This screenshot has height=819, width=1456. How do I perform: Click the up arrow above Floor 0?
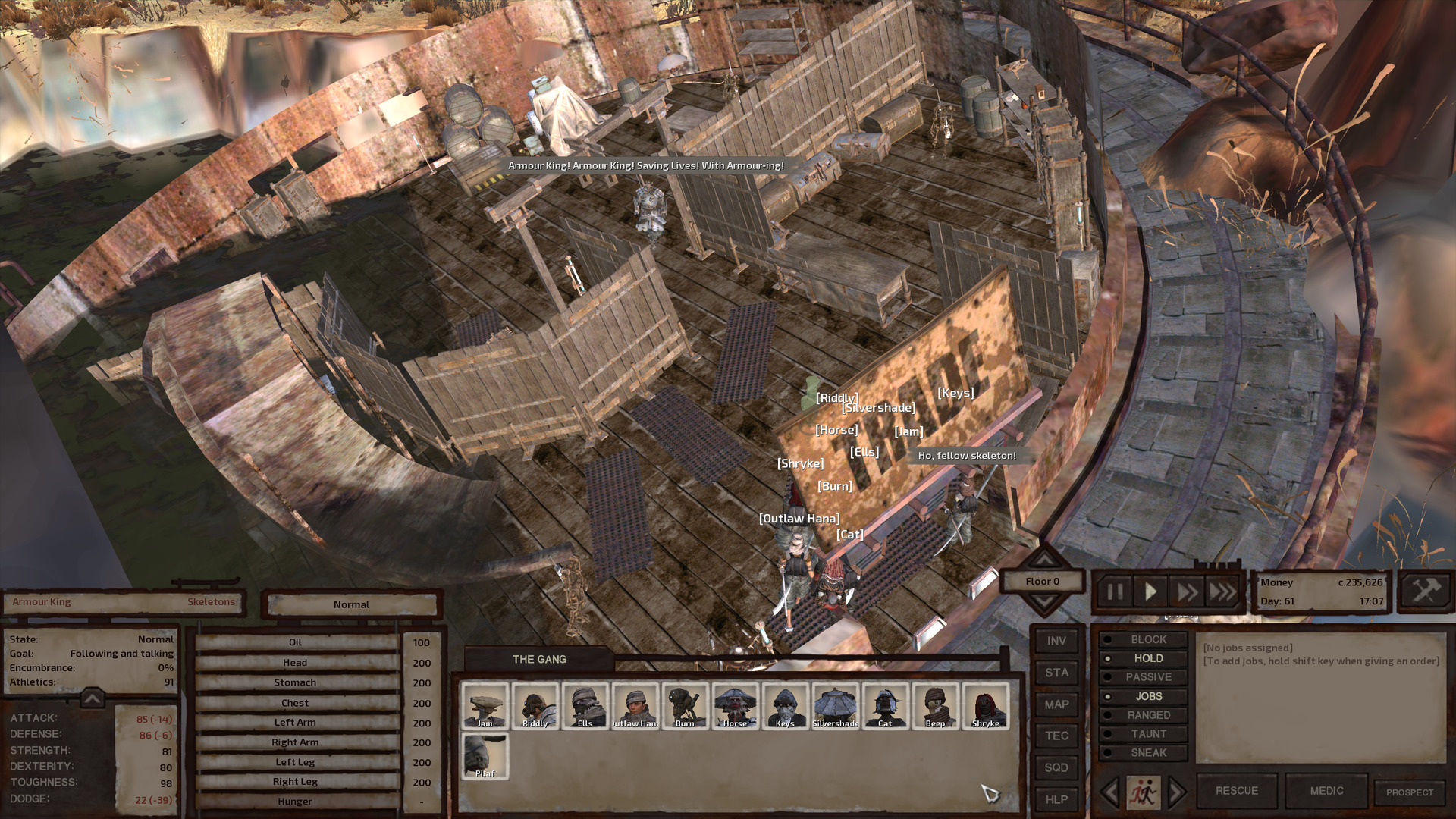(1044, 561)
